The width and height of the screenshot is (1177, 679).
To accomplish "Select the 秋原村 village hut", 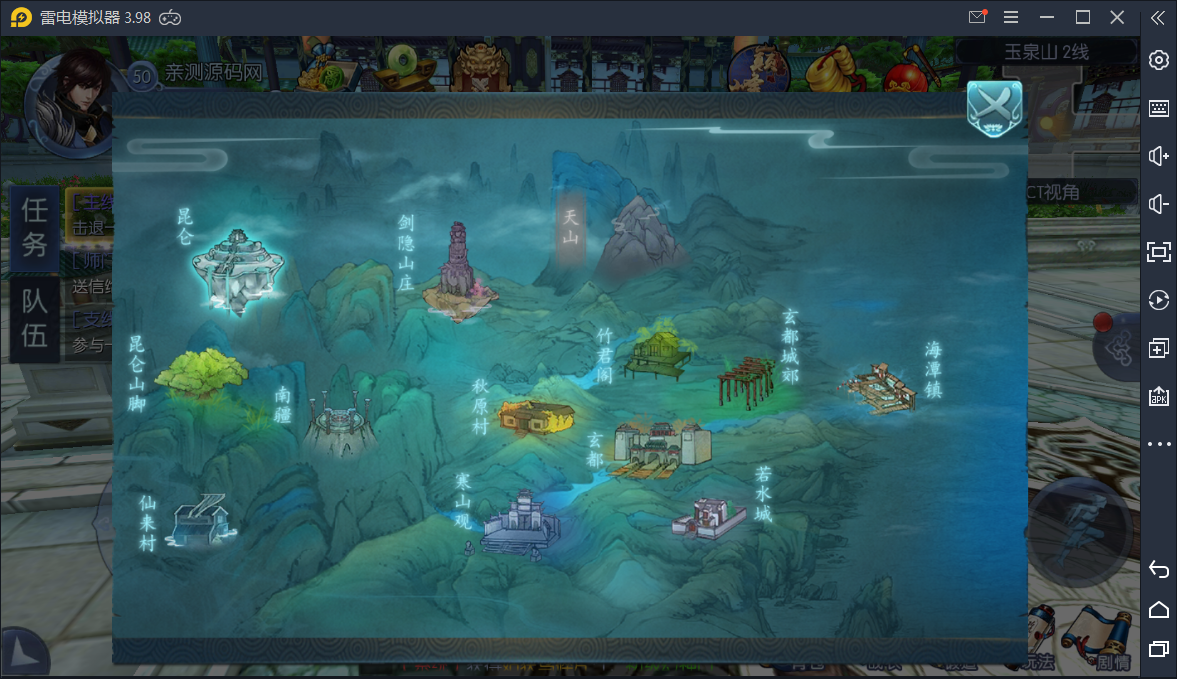I will (x=537, y=416).
